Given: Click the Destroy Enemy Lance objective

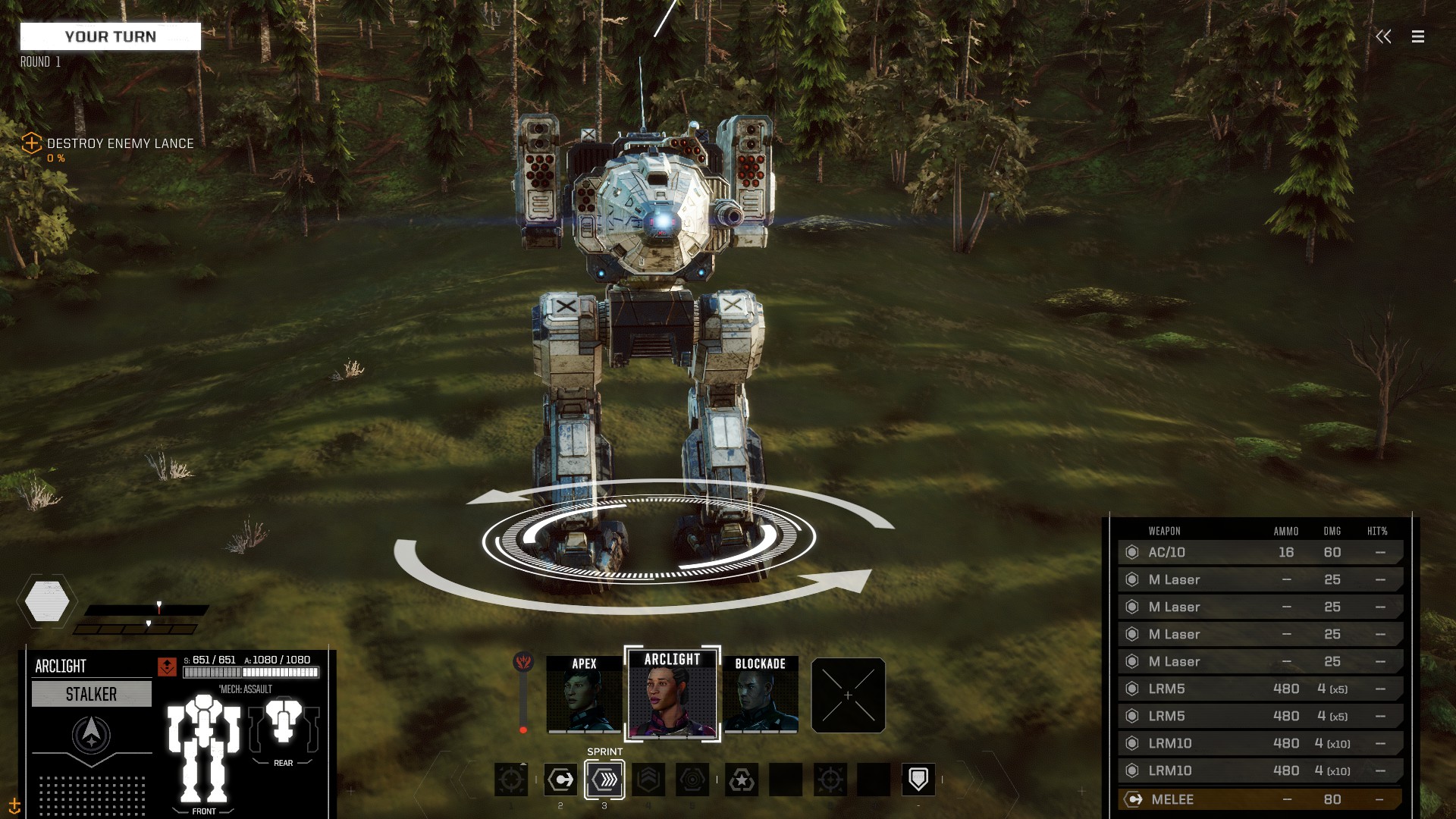Looking at the screenshot, I should tap(120, 143).
